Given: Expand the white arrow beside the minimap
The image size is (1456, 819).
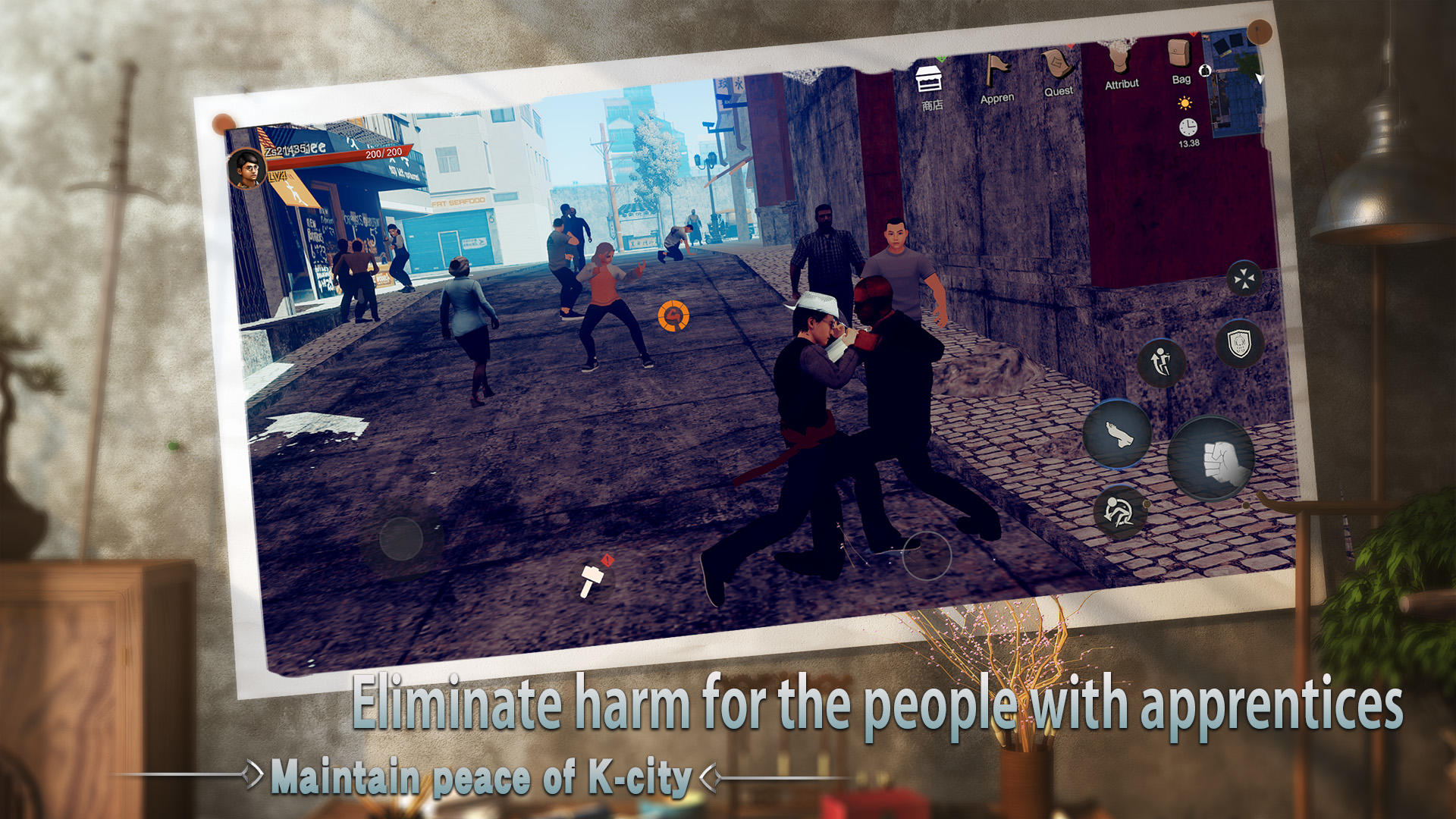Looking at the screenshot, I should [x=1259, y=79].
